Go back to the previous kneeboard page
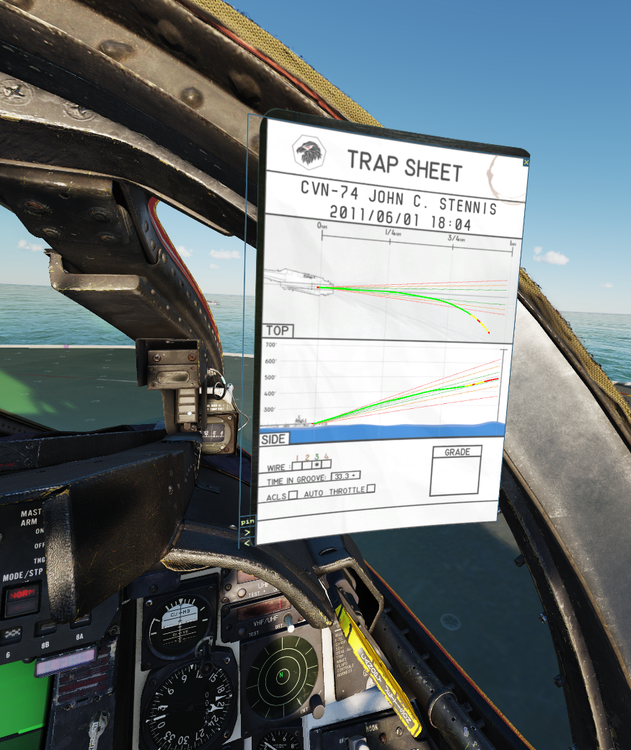Viewport: 631px width, 750px height. 247,542
